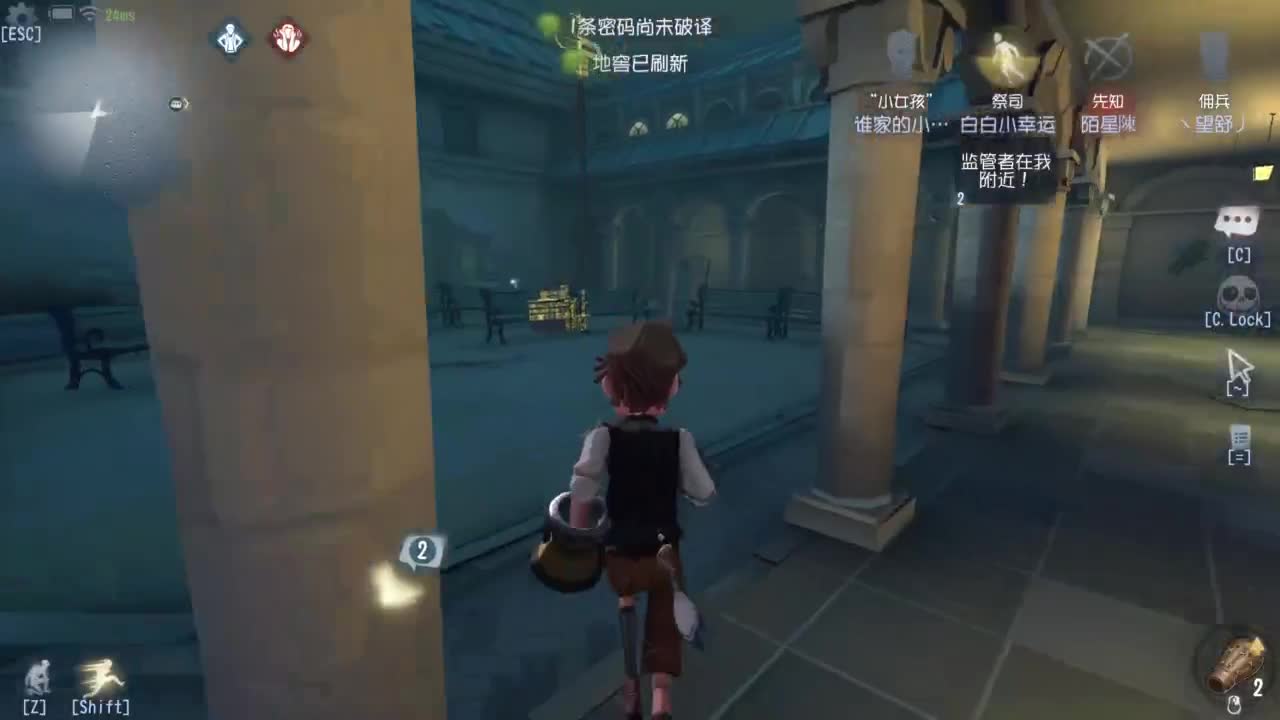This screenshot has width=1280, height=720.
Task: Select Mercenary teammate 望舒's portrait
Action: [x=1214, y=55]
